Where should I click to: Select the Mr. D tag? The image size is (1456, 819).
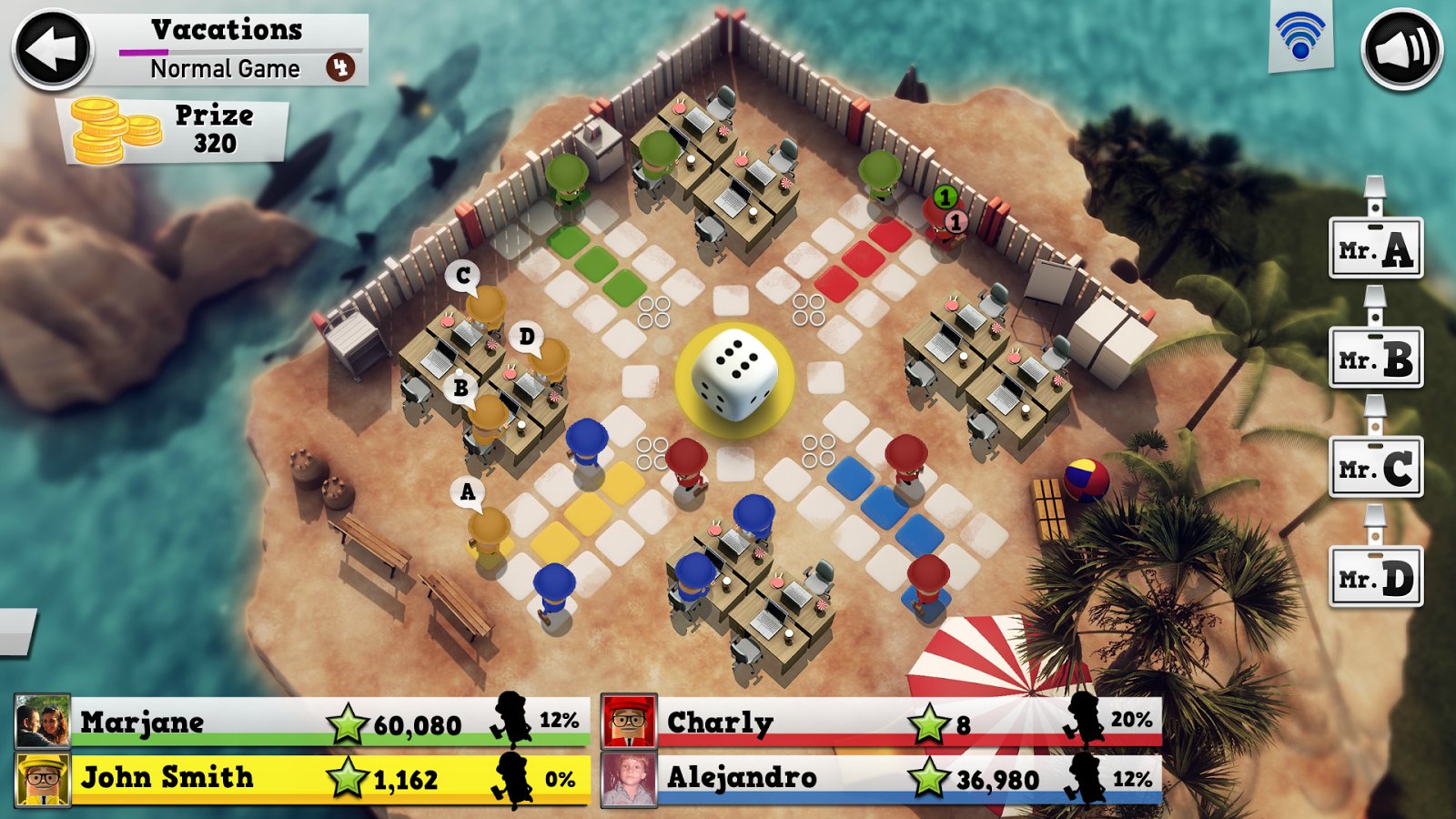[x=1376, y=578]
